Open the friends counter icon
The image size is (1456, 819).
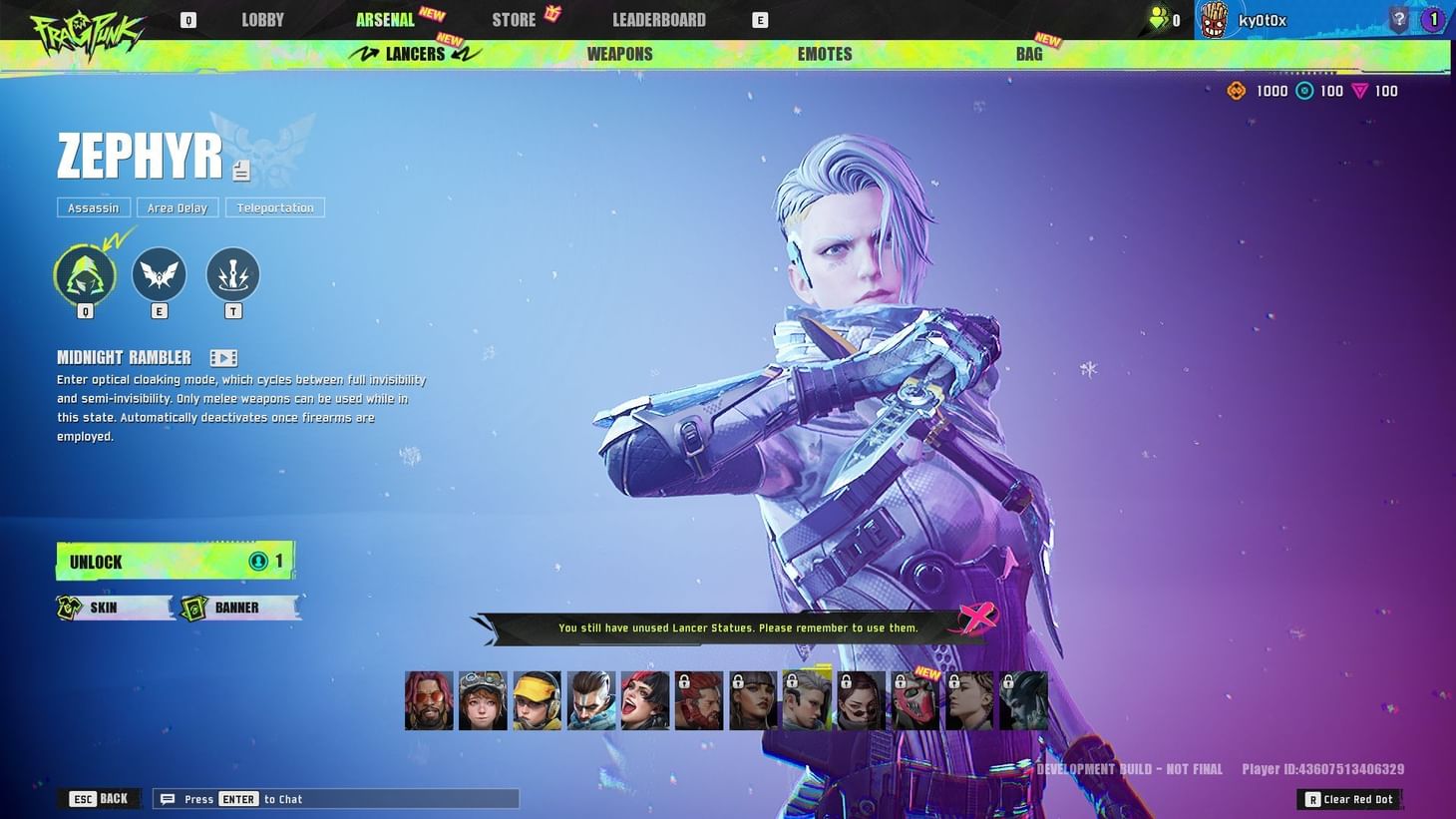[x=1157, y=18]
